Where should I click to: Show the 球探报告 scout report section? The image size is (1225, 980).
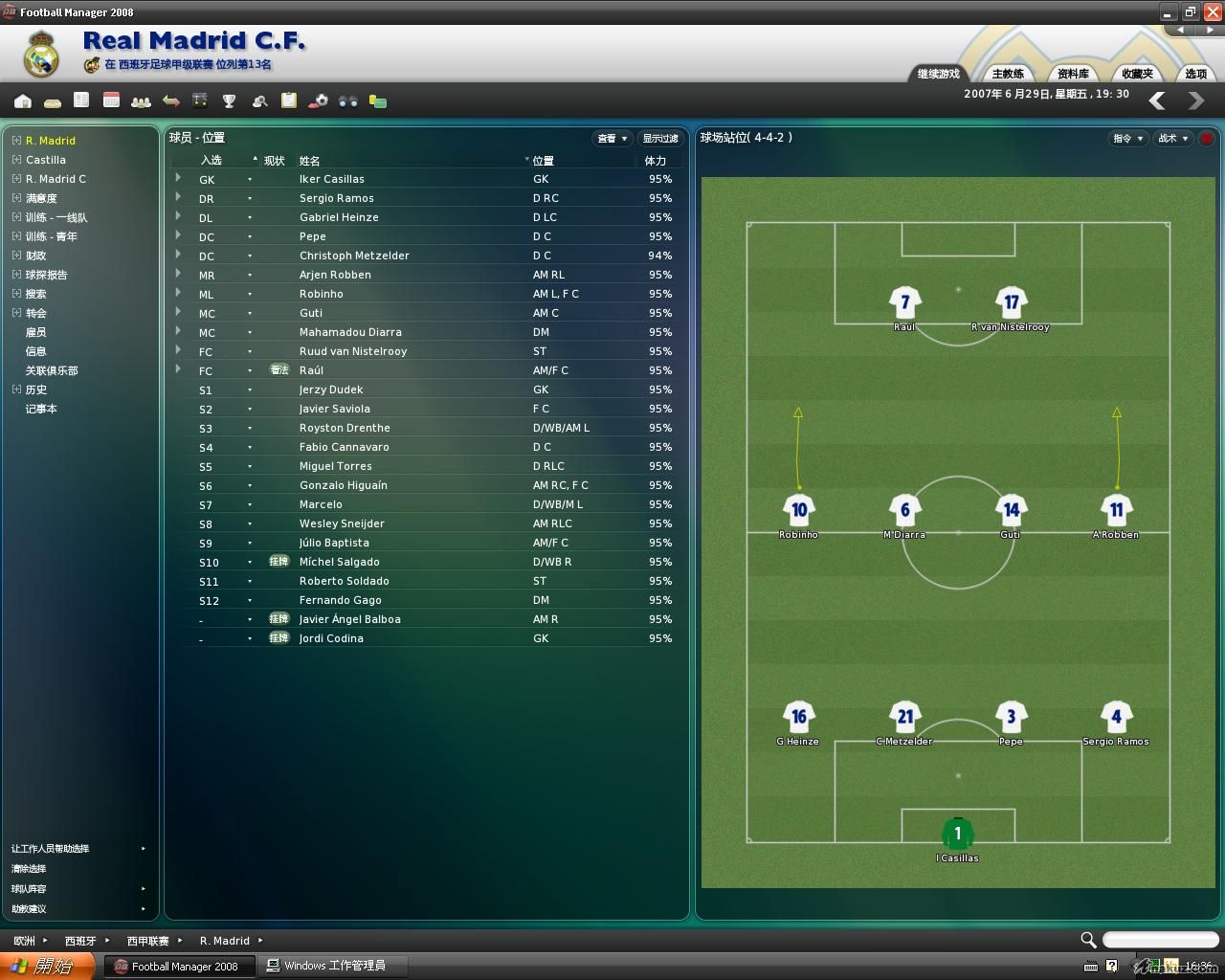pyautogui.click(x=46, y=275)
